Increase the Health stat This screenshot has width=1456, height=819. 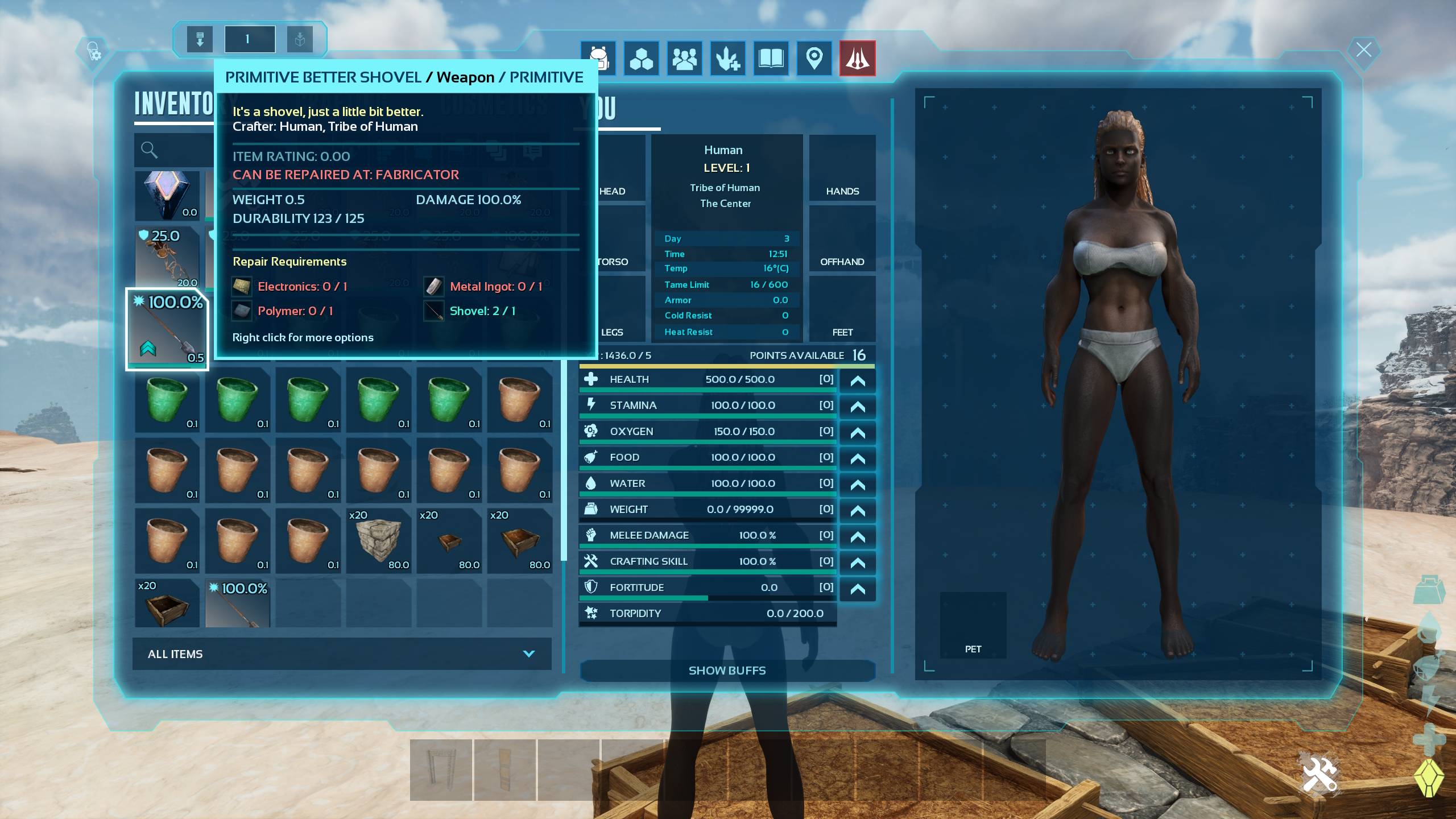click(857, 380)
